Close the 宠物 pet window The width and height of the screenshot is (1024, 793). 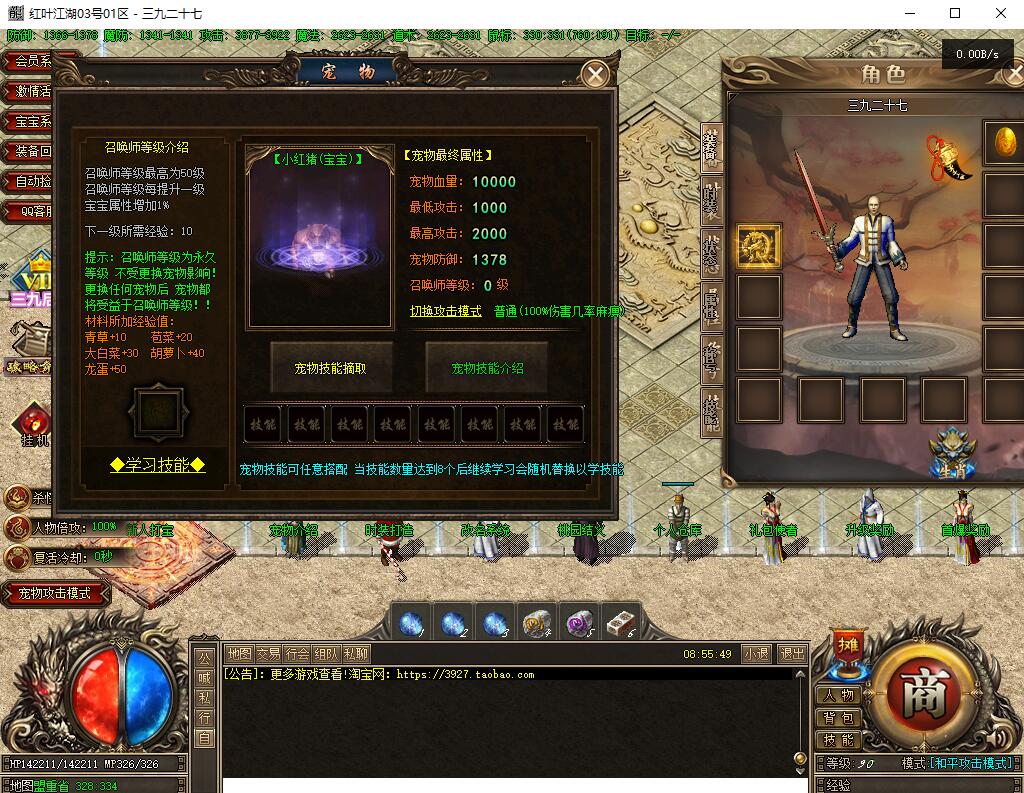596,74
